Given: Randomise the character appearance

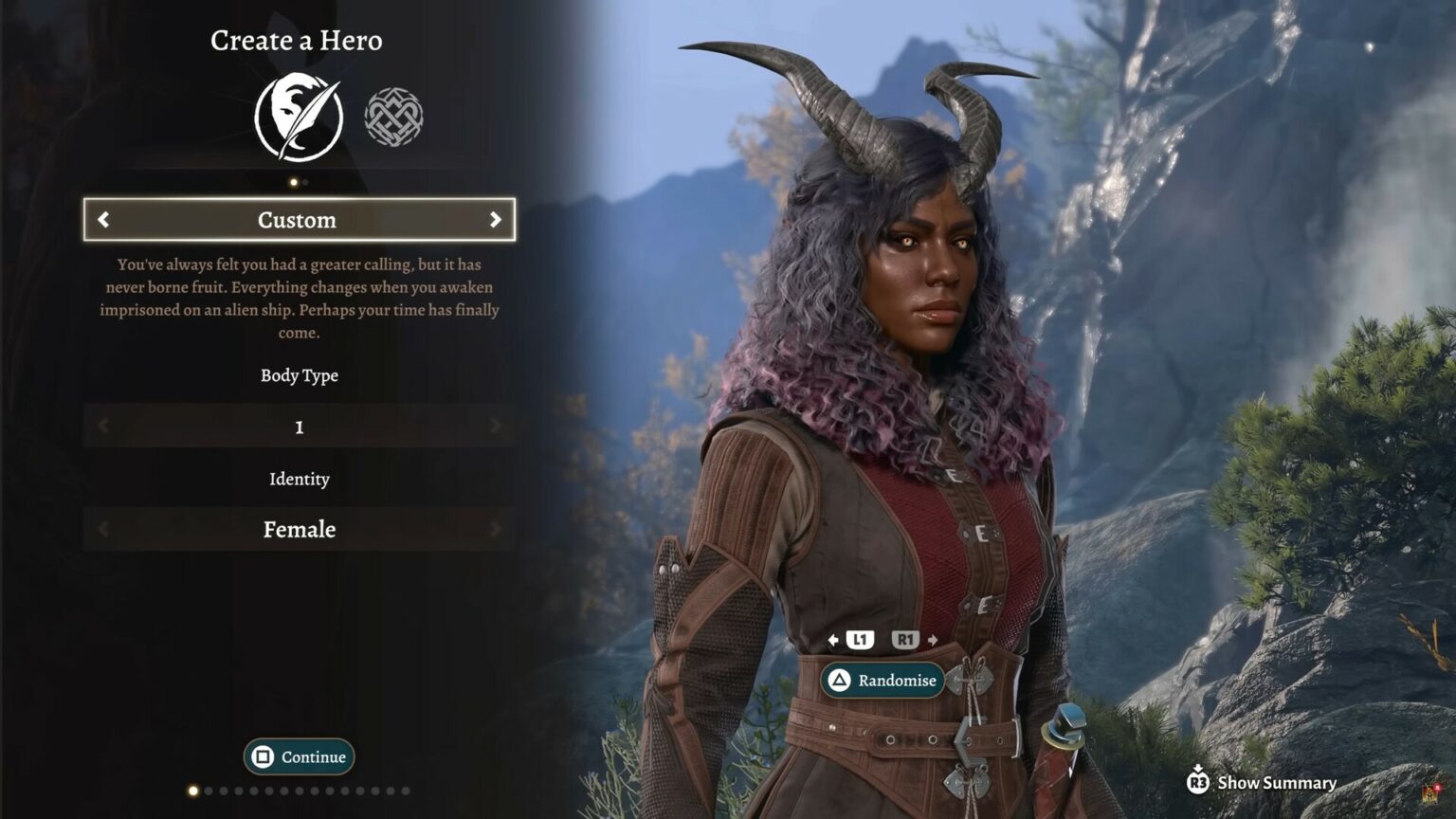Looking at the screenshot, I should tap(883, 681).
